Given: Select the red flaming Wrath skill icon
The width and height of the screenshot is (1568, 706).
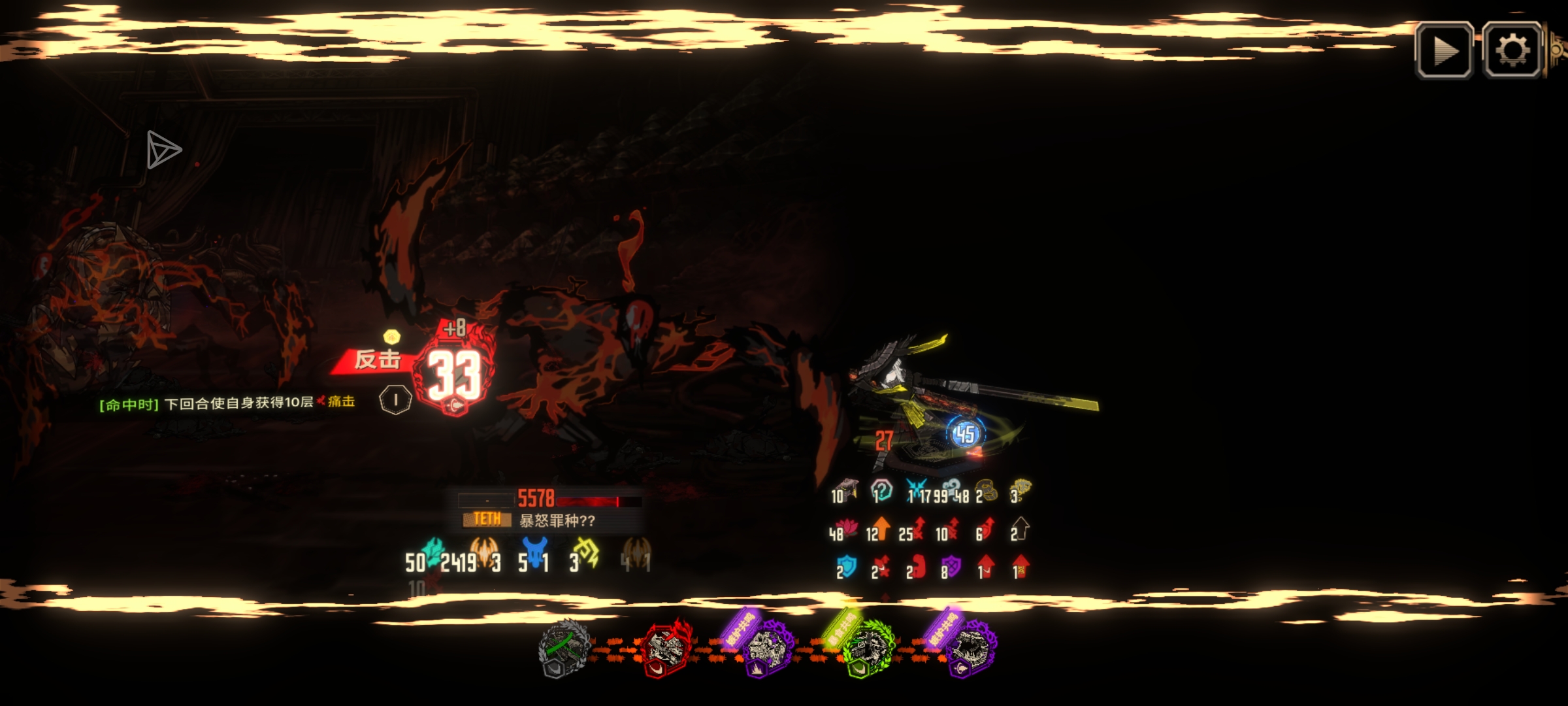Looking at the screenshot, I should click(x=666, y=647).
